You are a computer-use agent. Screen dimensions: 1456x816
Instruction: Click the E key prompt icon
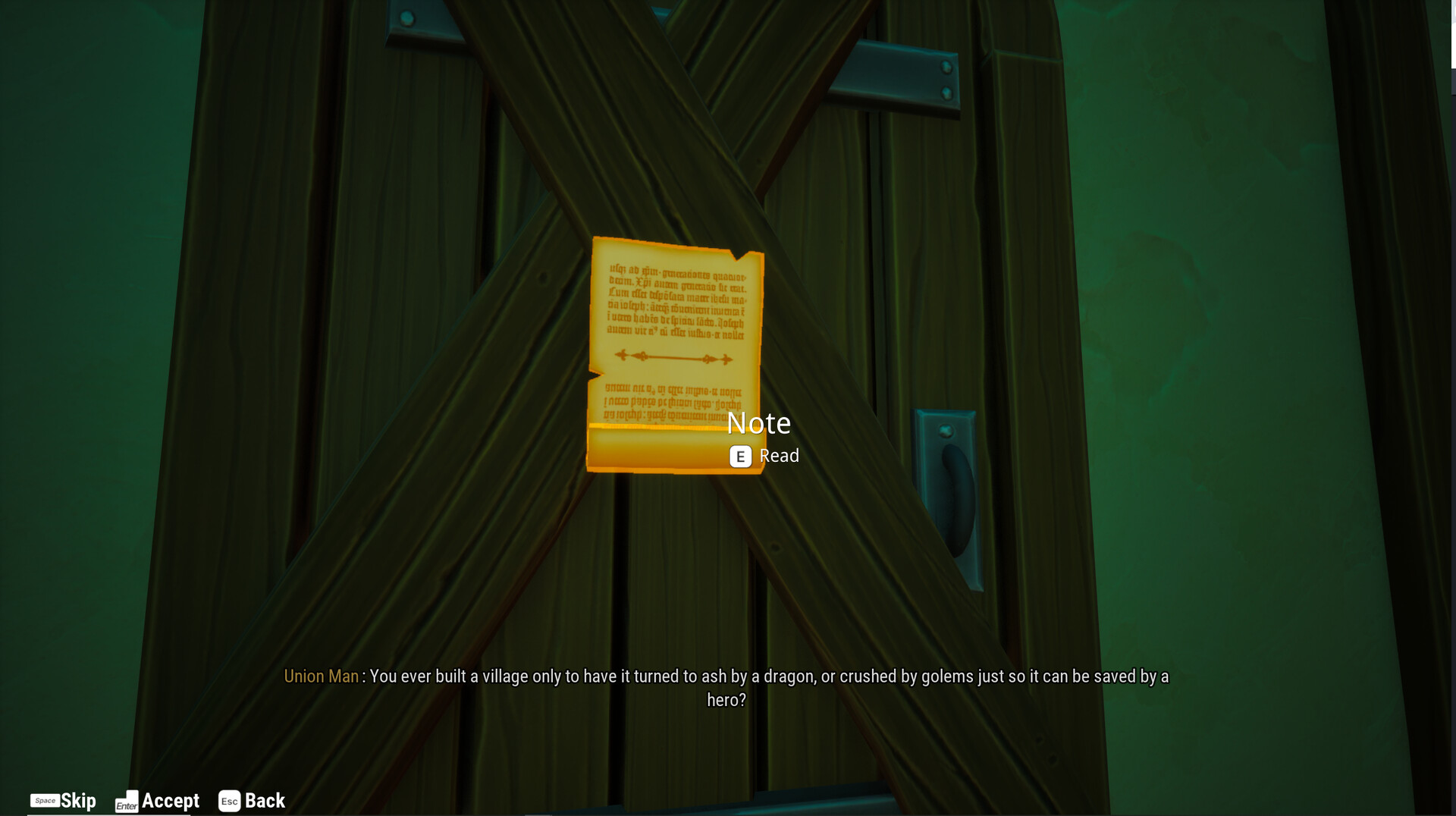point(740,457)
